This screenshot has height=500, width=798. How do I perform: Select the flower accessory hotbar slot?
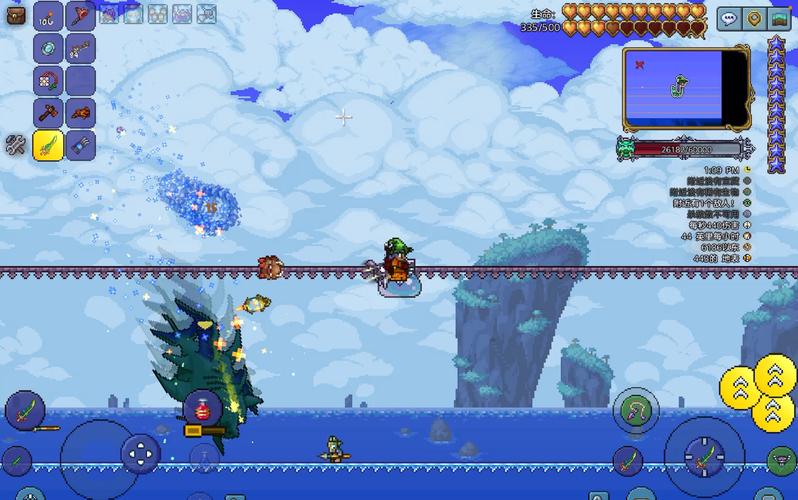49,80
